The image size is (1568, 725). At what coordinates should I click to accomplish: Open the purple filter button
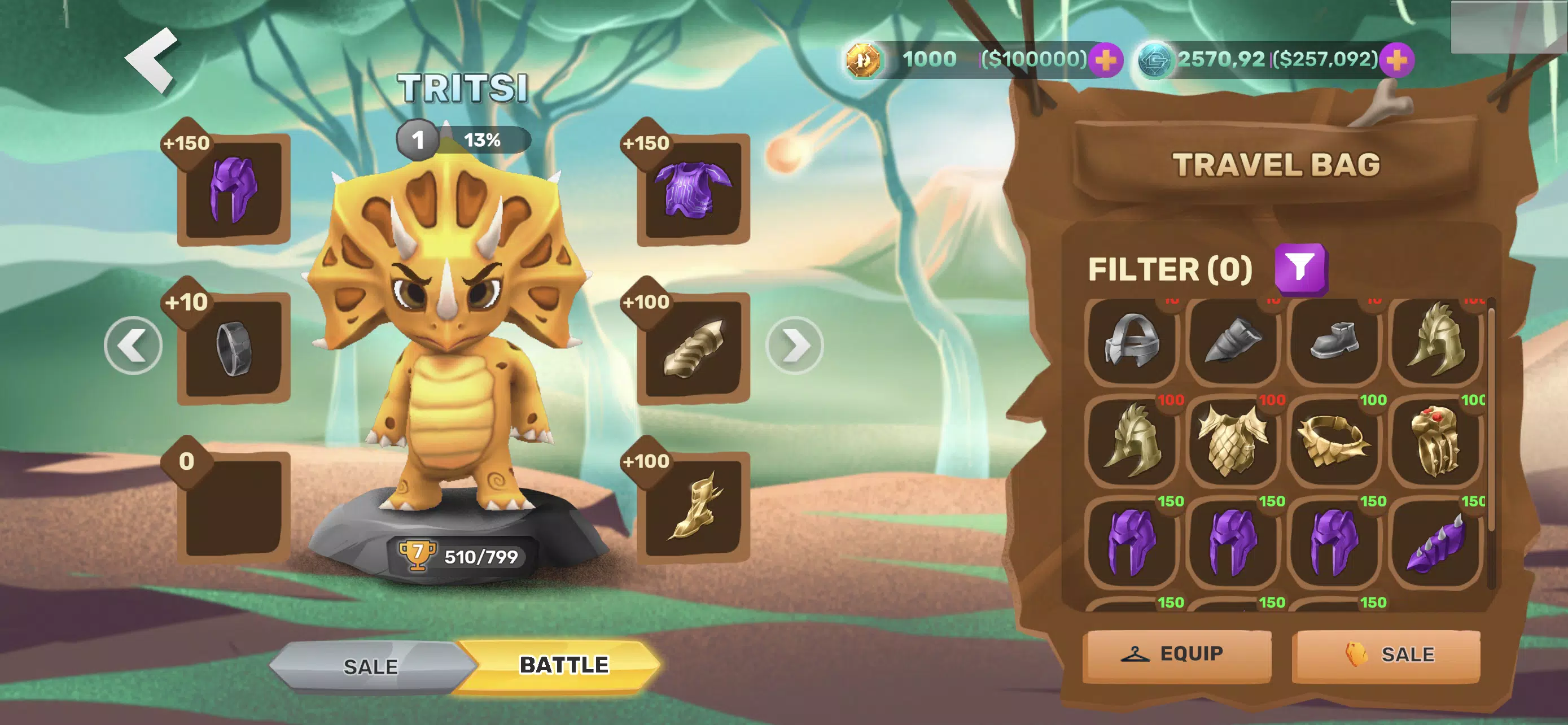(1301, 268)
